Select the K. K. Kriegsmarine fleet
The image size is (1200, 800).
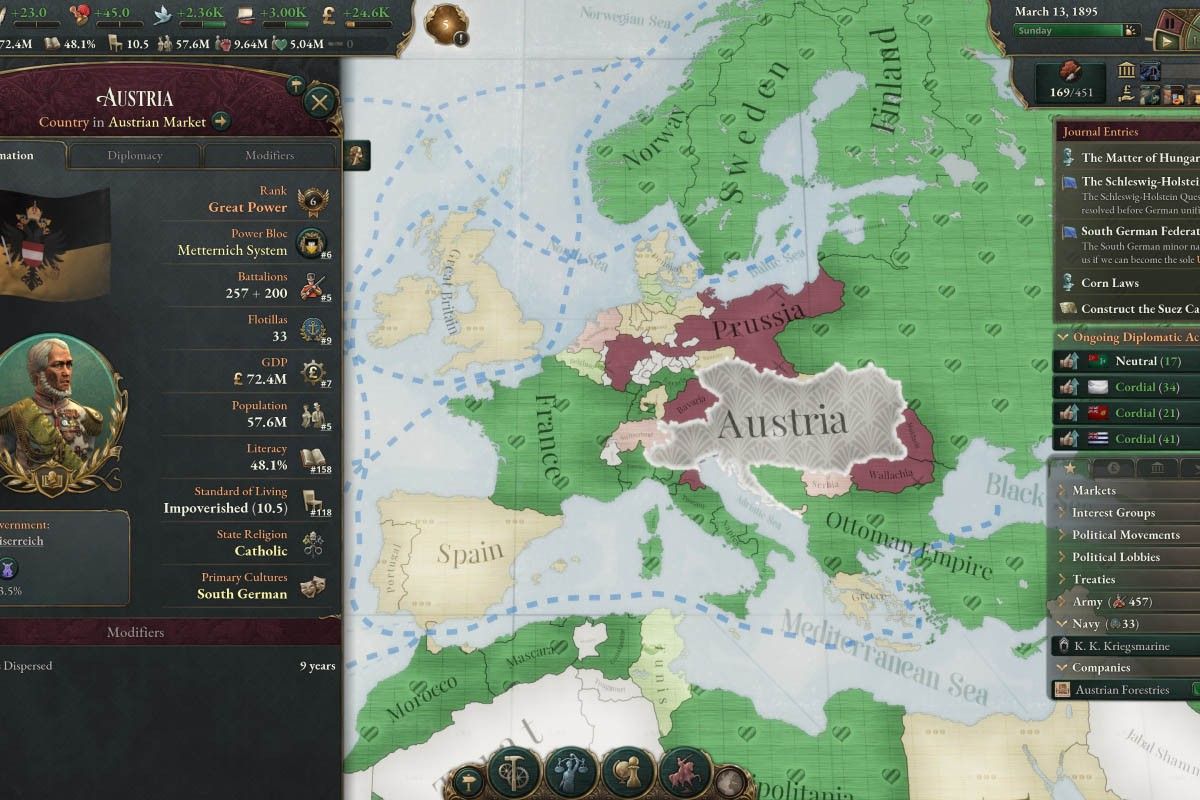[x=1120, y=646]
